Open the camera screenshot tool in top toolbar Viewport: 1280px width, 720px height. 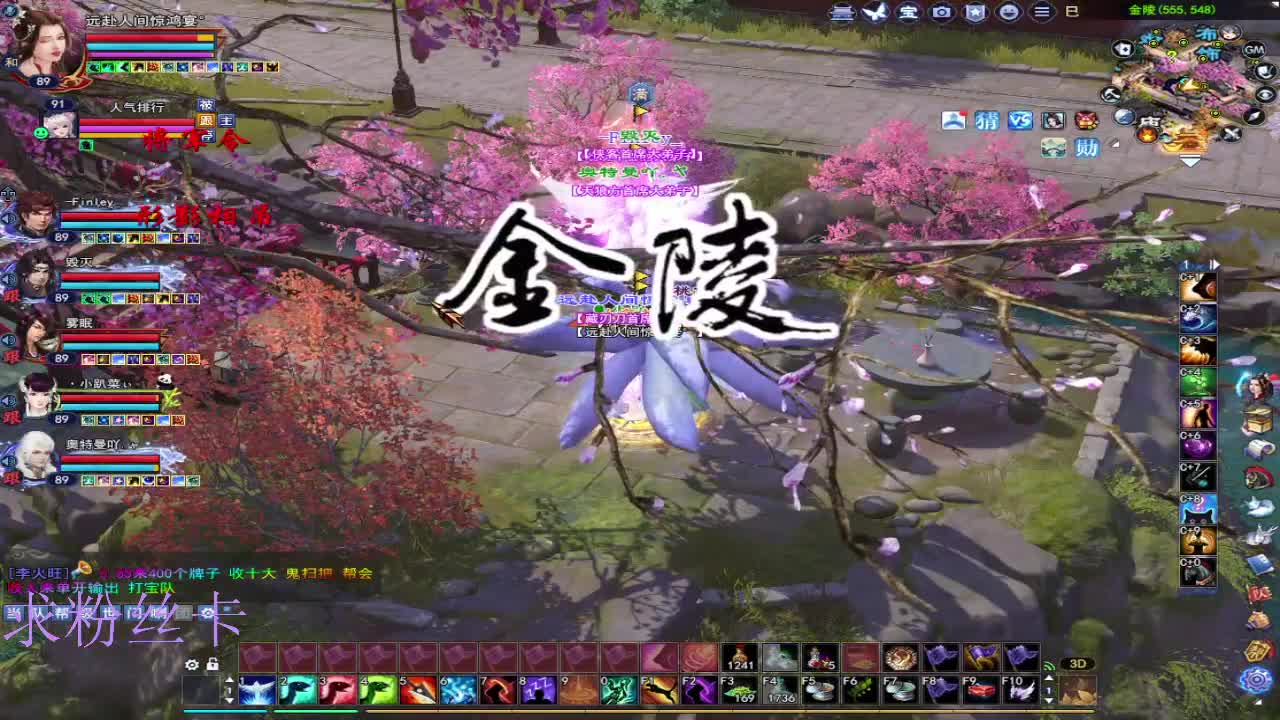(x=940, y=12)
